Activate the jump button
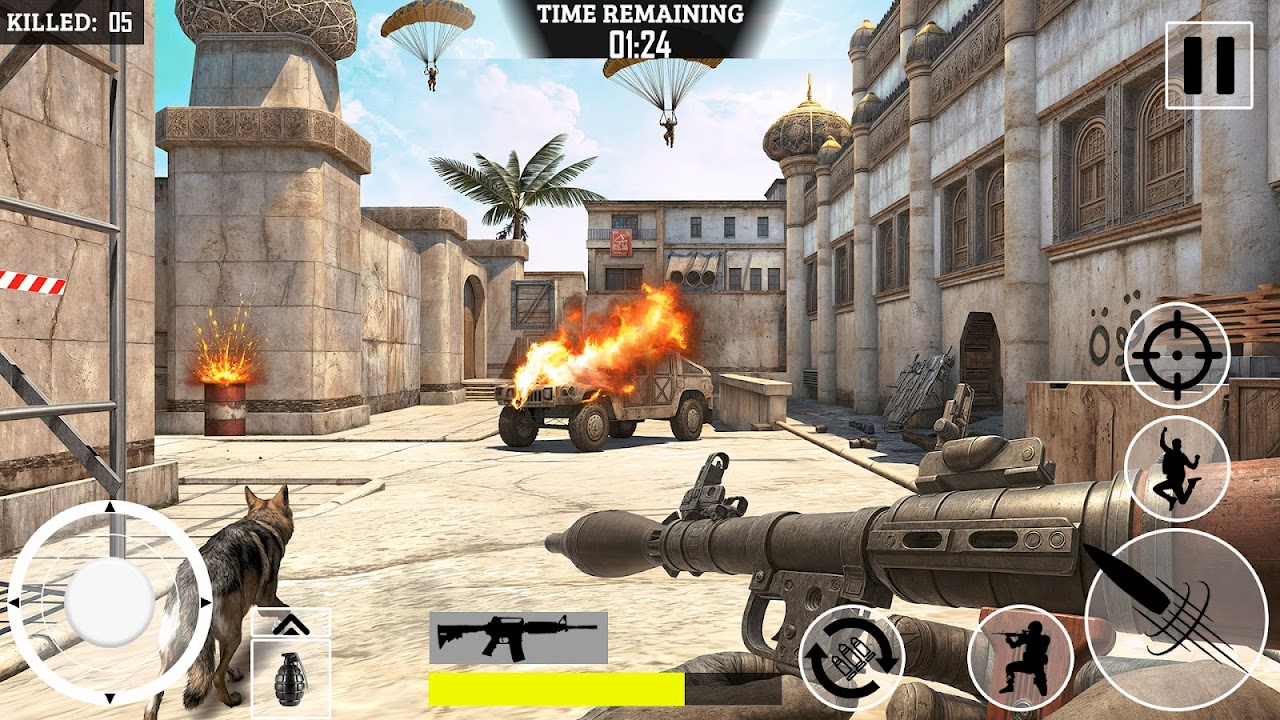The height and width of the screenshot is (720, 1280). tap(1177, 468)
